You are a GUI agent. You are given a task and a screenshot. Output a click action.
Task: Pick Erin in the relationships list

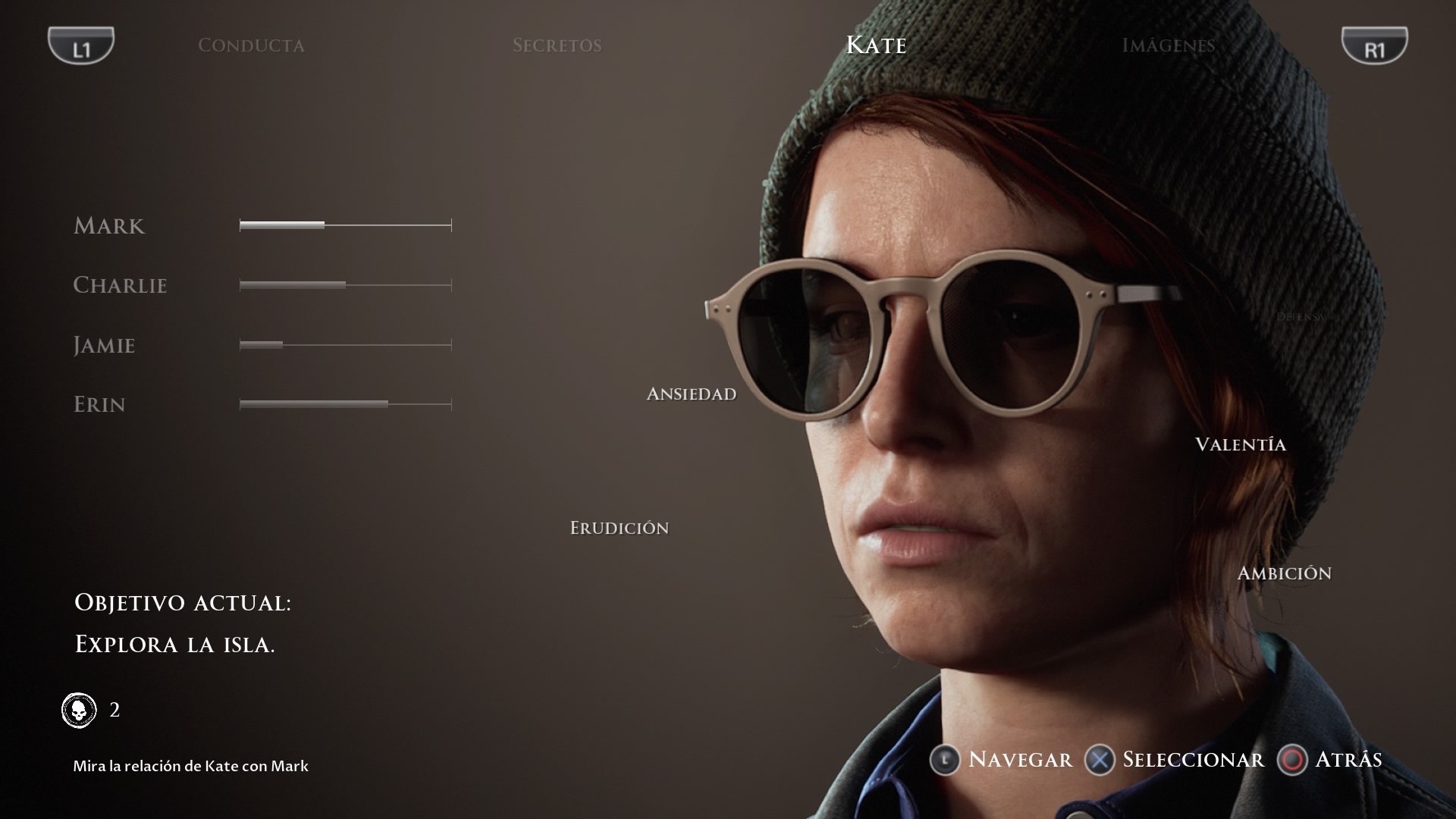pos(99,404)
